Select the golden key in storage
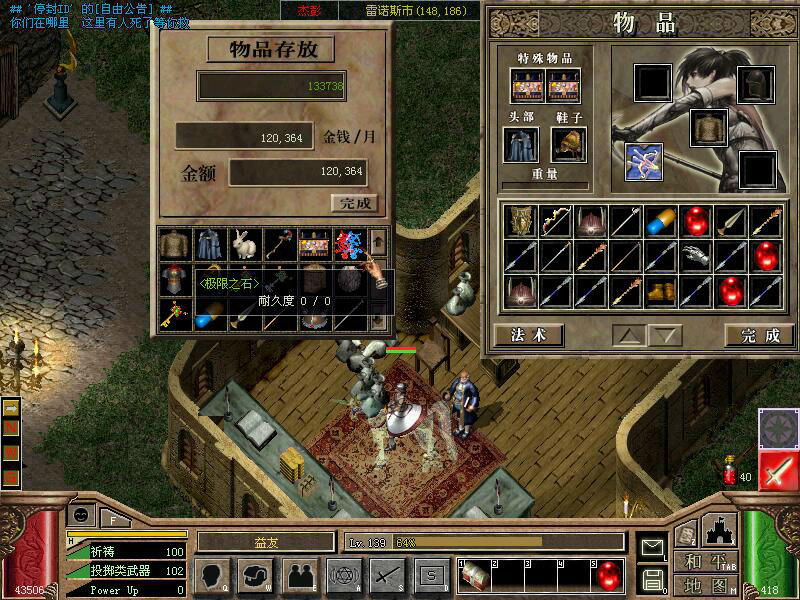Screen dimensions: 800x600 tap(173, 317)
